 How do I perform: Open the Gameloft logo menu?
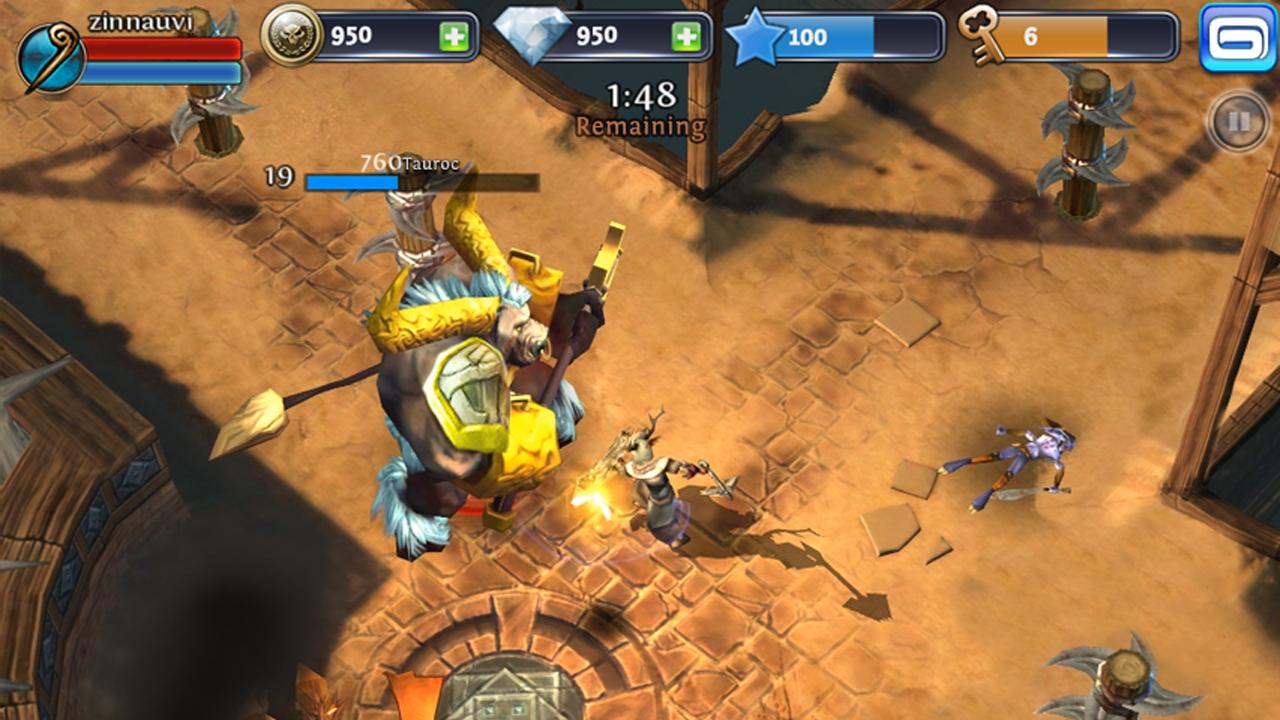coord(1238,38)
